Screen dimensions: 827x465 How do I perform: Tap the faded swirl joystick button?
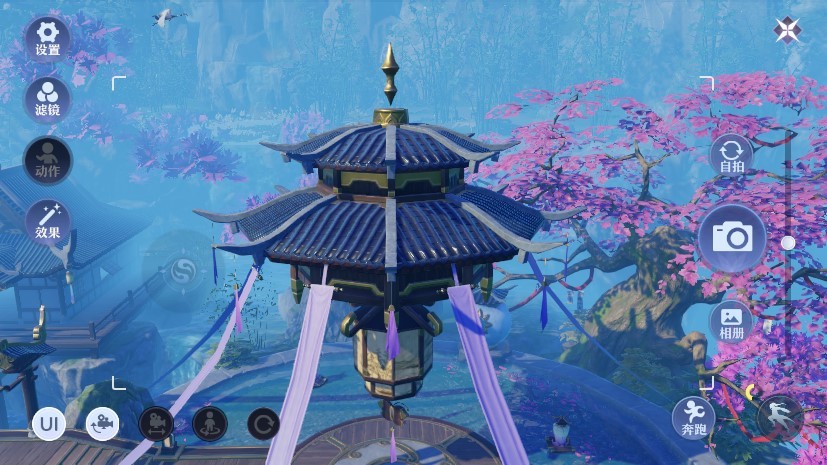[182, 270]
